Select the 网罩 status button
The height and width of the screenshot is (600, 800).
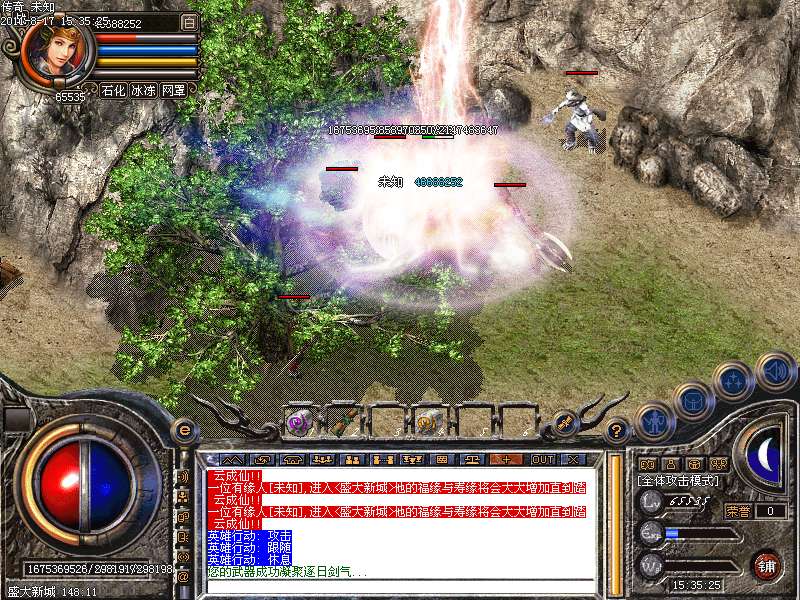173,90
